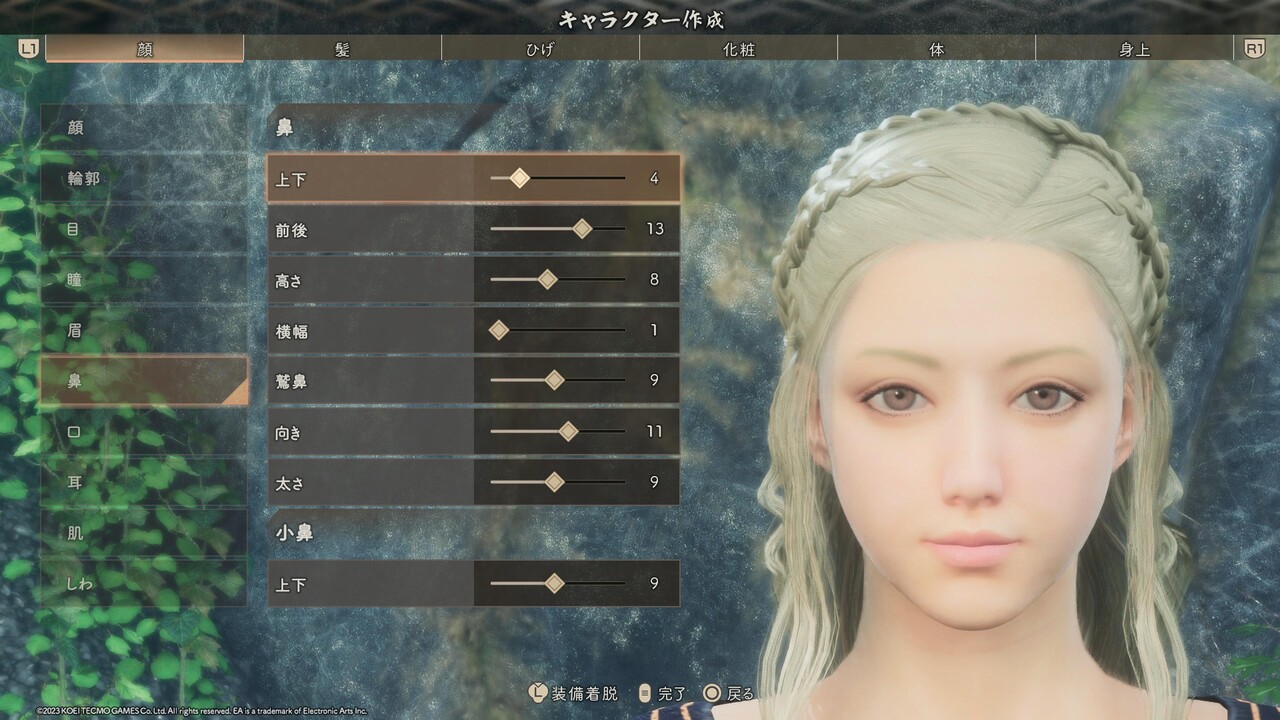Adjust the 向き (direction) slider
This screenshot has width=1280, height=720.
(568, 431)
